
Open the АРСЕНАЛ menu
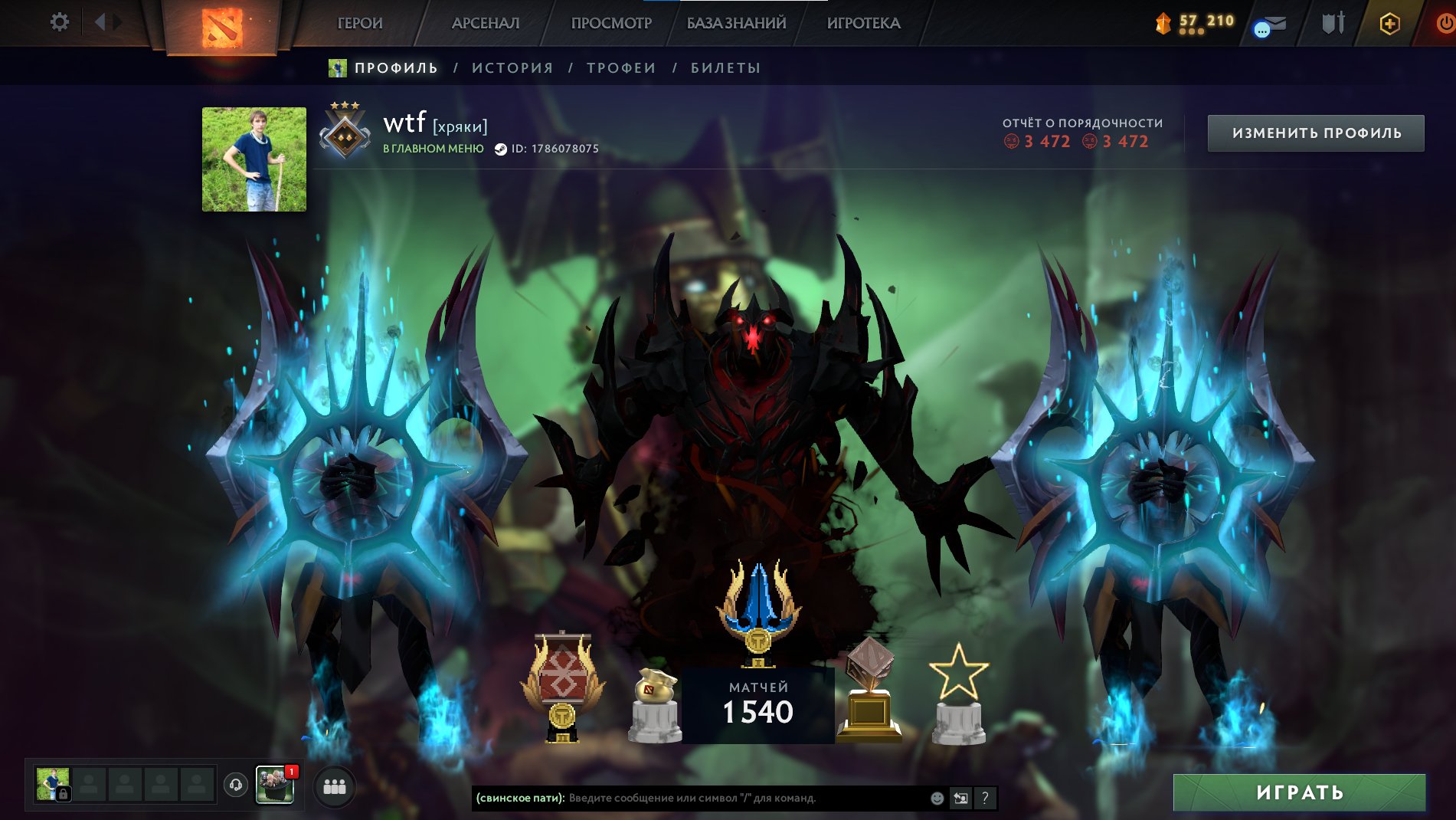tap(486, 23)
